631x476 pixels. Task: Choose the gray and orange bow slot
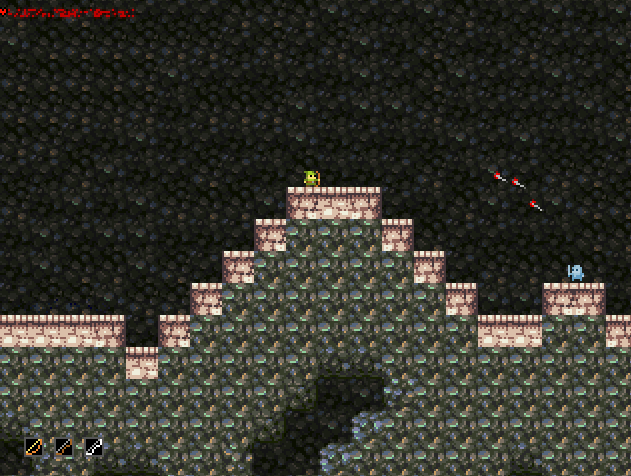coord(64,447)
